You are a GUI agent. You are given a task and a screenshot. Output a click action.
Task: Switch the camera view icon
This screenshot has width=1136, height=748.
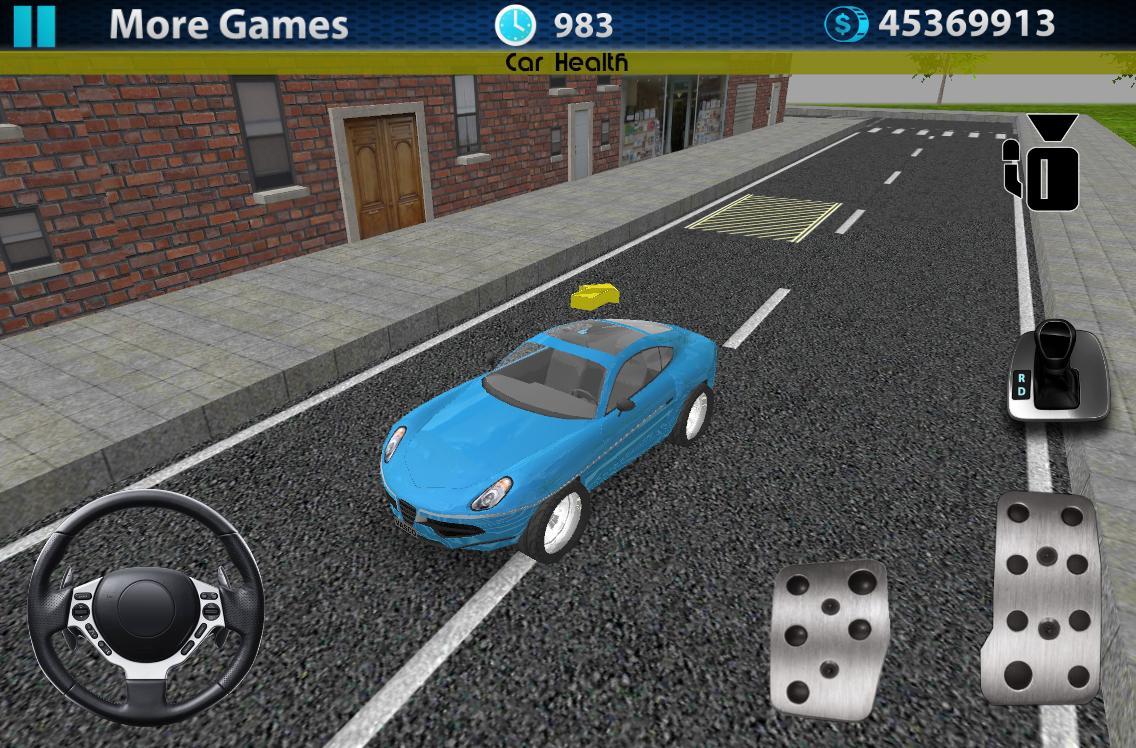(1043, 163)
